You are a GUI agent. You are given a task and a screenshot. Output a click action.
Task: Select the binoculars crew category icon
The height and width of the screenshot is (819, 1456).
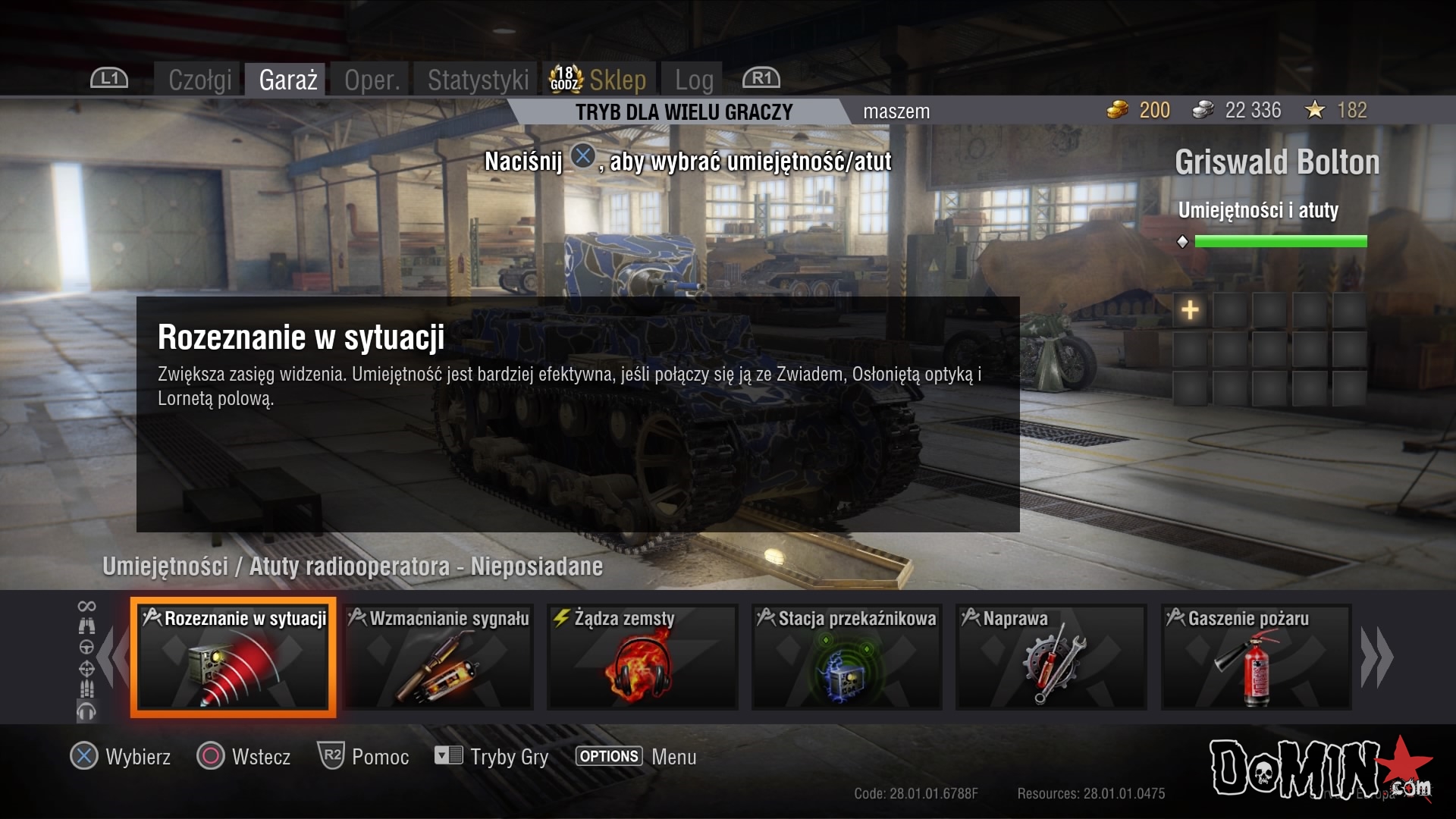coord(87,626)
